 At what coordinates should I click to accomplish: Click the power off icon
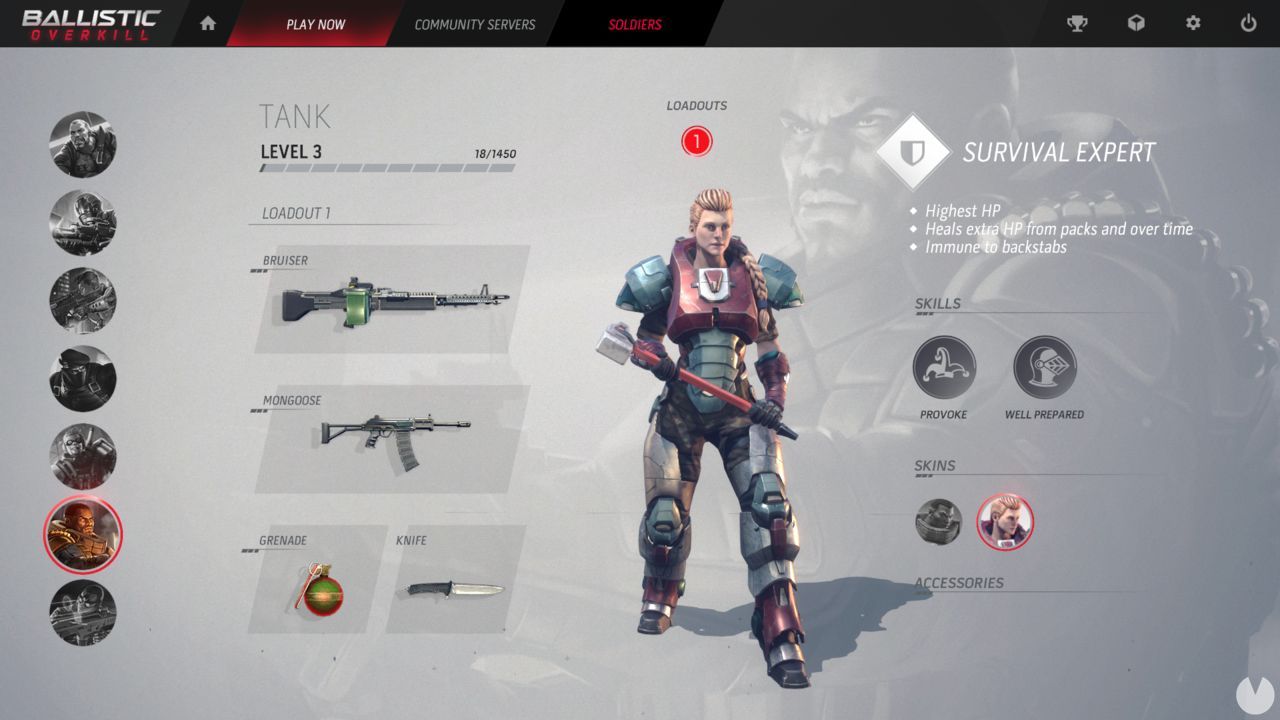(1248, 22)
